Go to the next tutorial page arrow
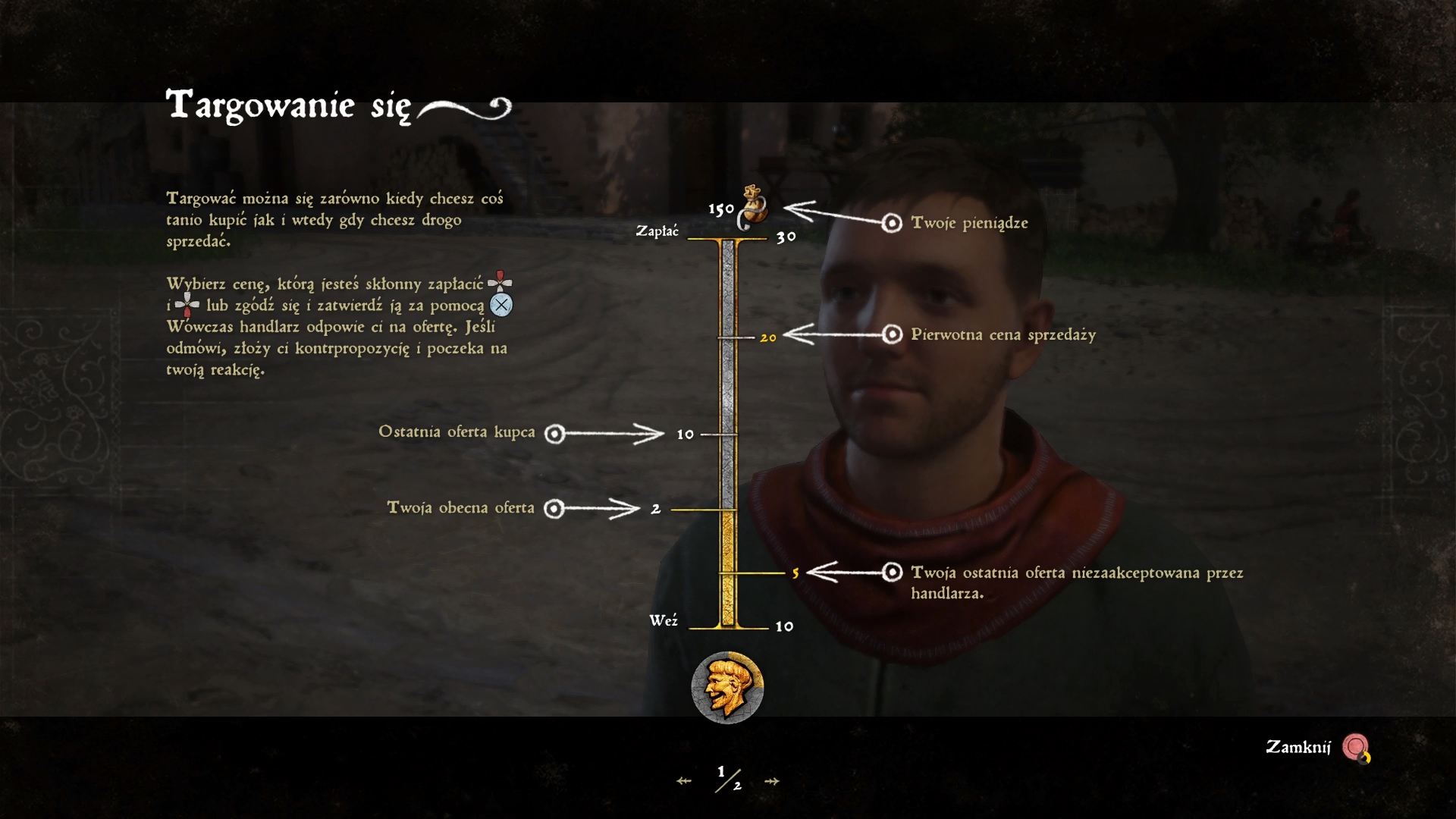The image size is (1456, 819). (771, 781)
